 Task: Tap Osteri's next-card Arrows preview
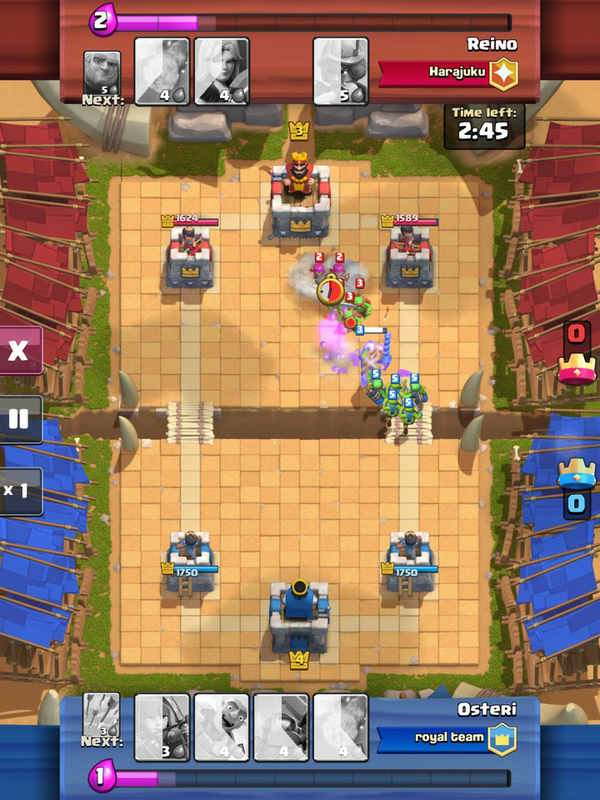[x=102, y=716]
